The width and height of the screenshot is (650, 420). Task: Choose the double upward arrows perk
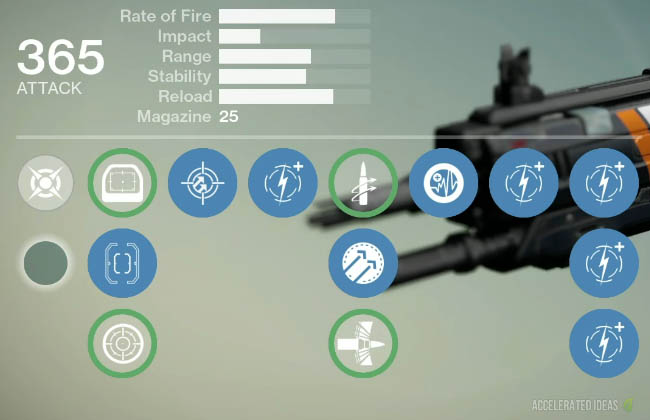(363, 264)
